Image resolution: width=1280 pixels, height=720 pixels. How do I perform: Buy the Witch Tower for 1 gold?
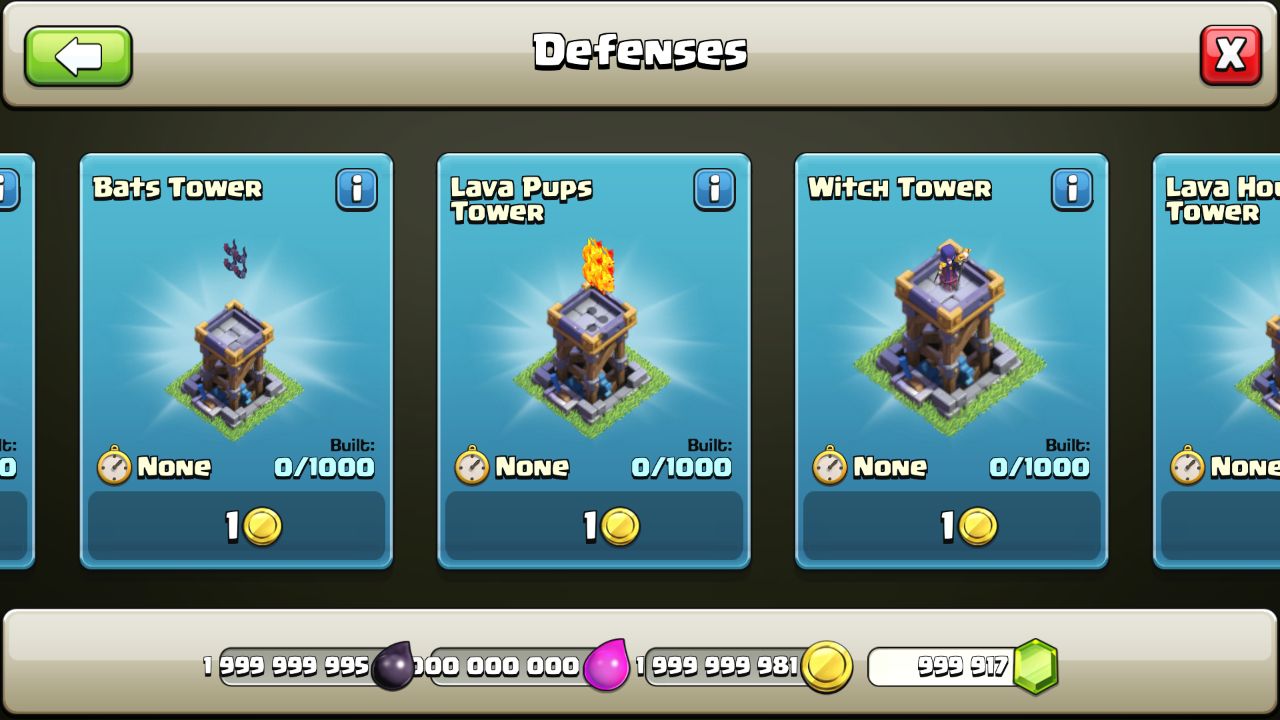951,527
